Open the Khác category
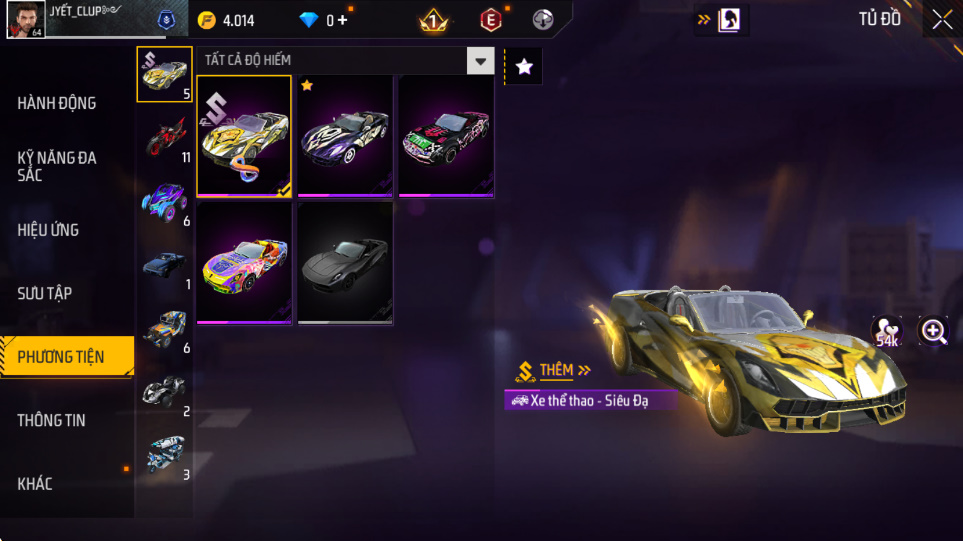 (x=35, y=484)
